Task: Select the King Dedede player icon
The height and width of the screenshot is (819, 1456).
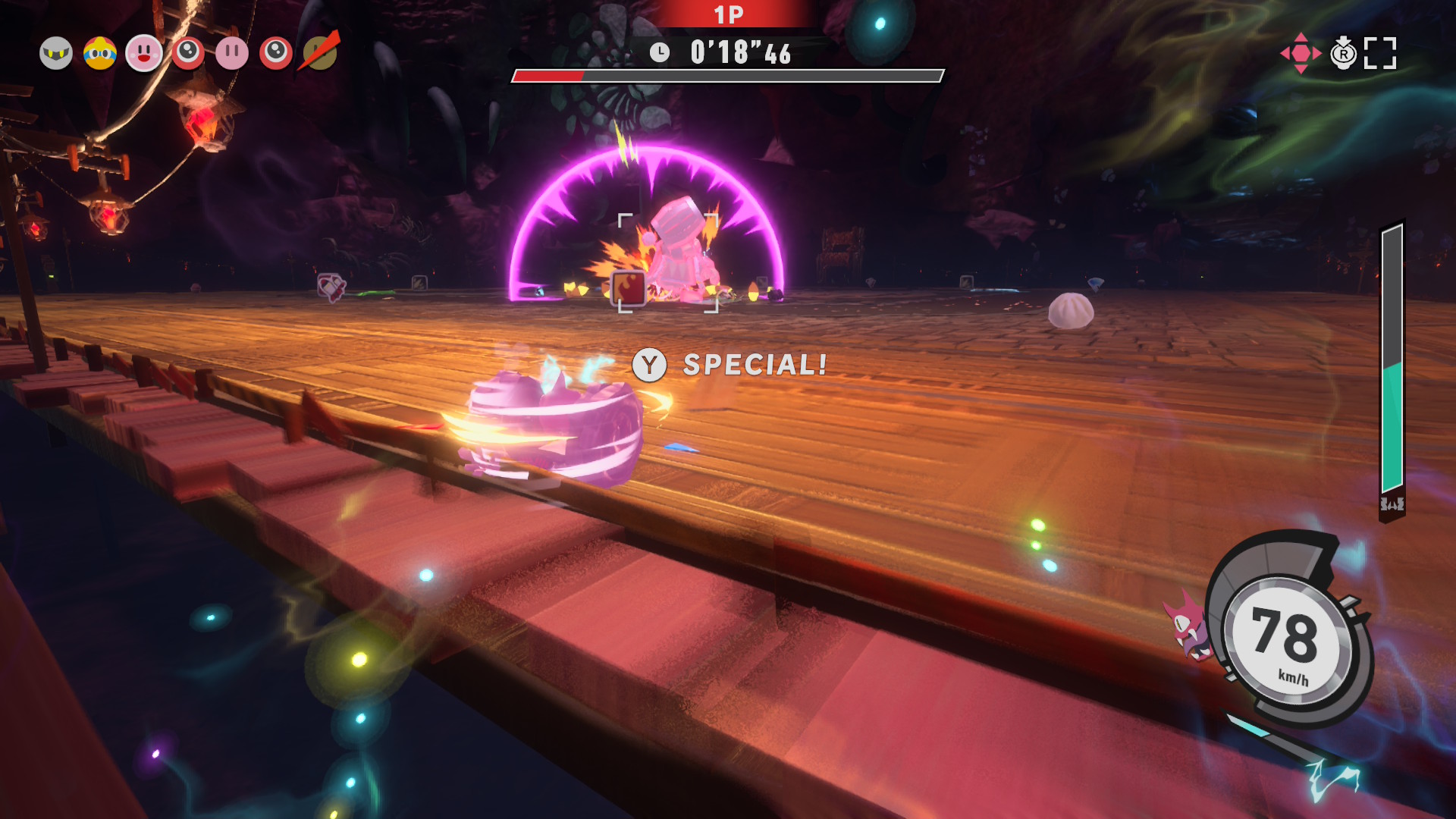Action: 100,54
